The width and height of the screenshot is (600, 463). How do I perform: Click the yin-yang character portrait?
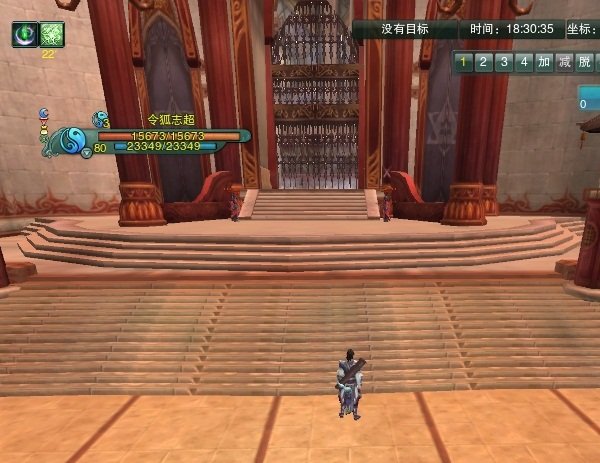(x=73, y=142)
